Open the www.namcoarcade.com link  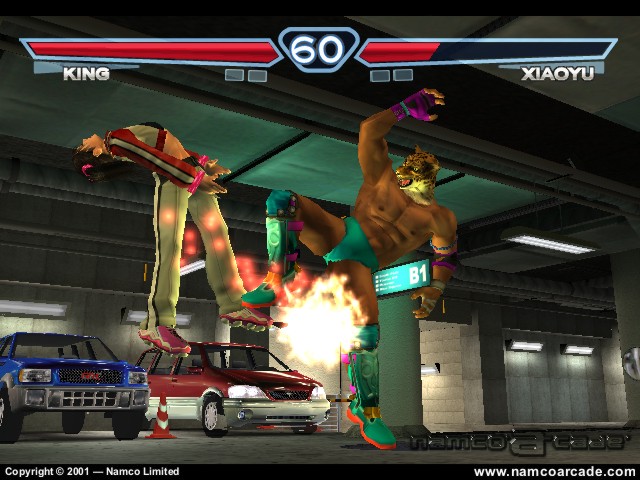(553, 471)
